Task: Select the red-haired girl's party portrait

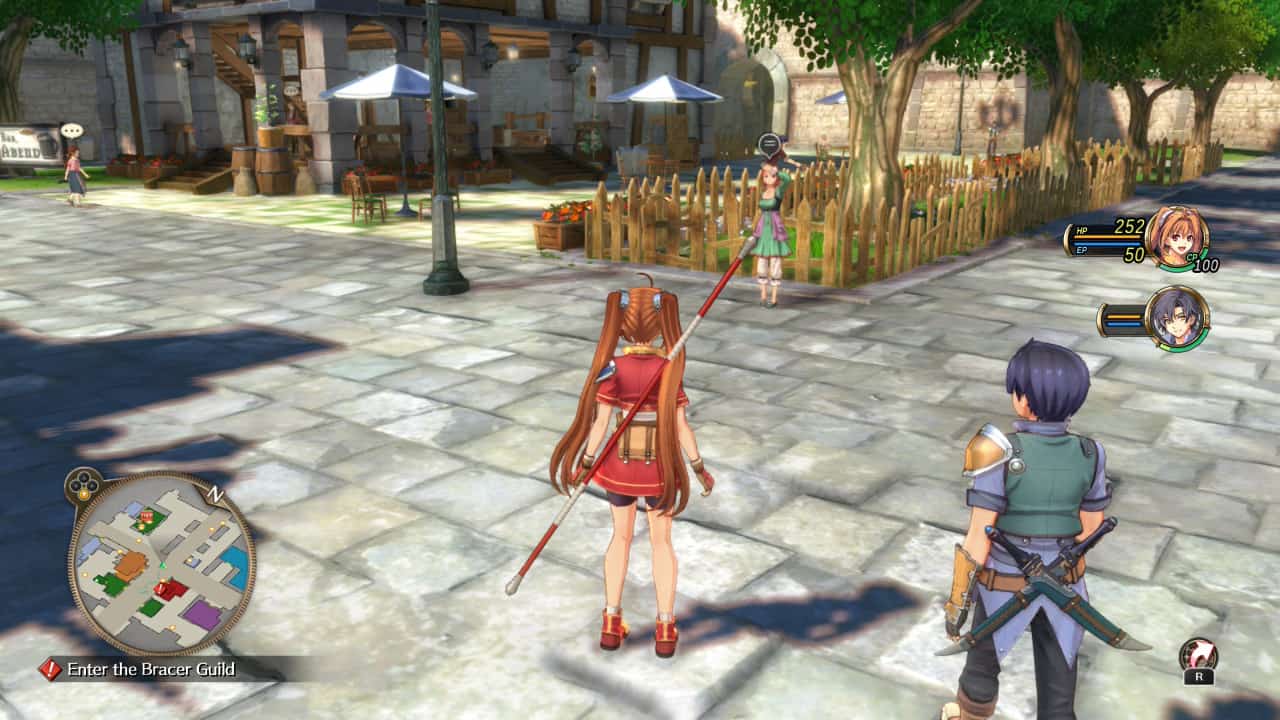Action: point(1177,238)
